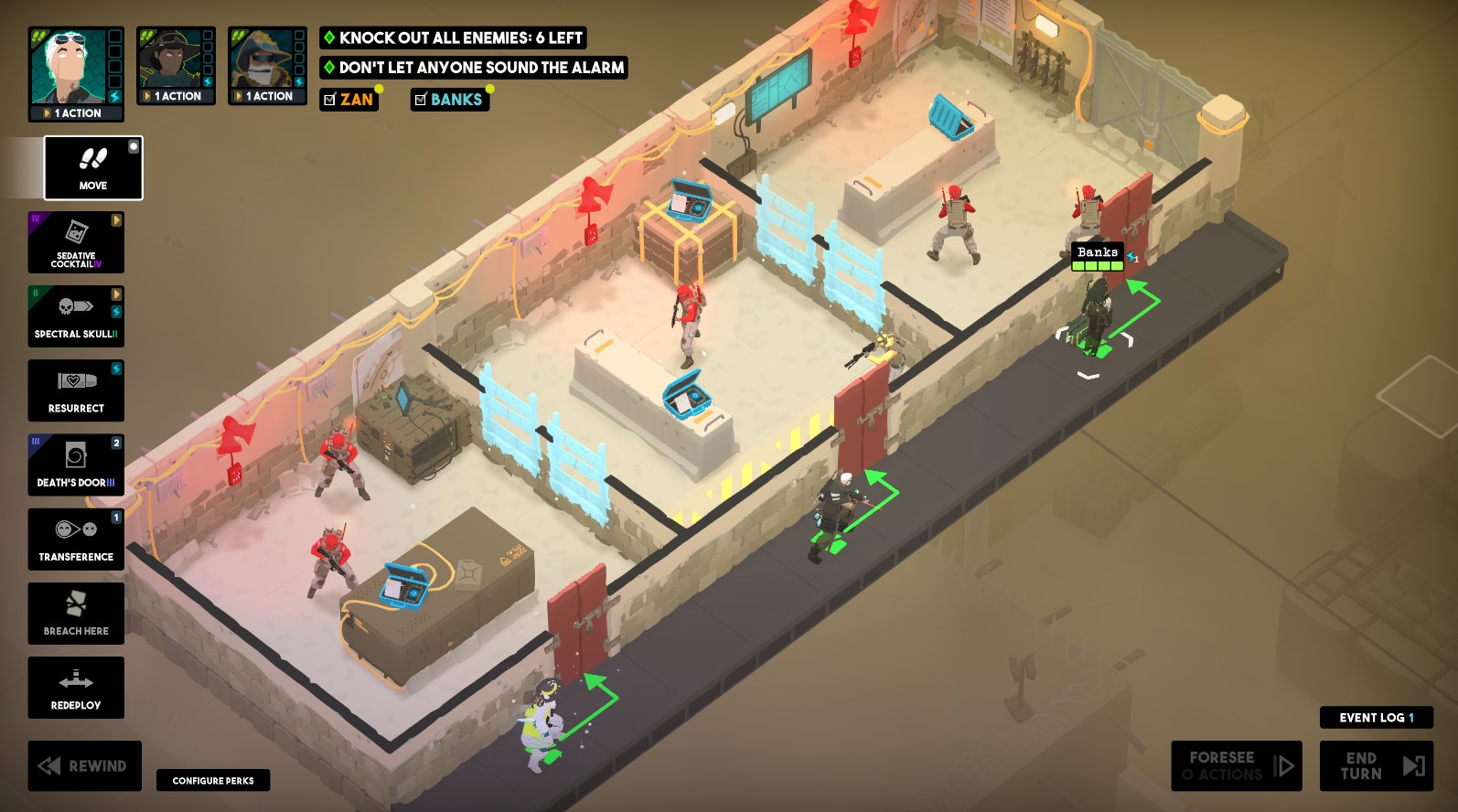Choose the Breach Here action
The height and width of the screenshot is (812, 1458).
tap(76, 613)
